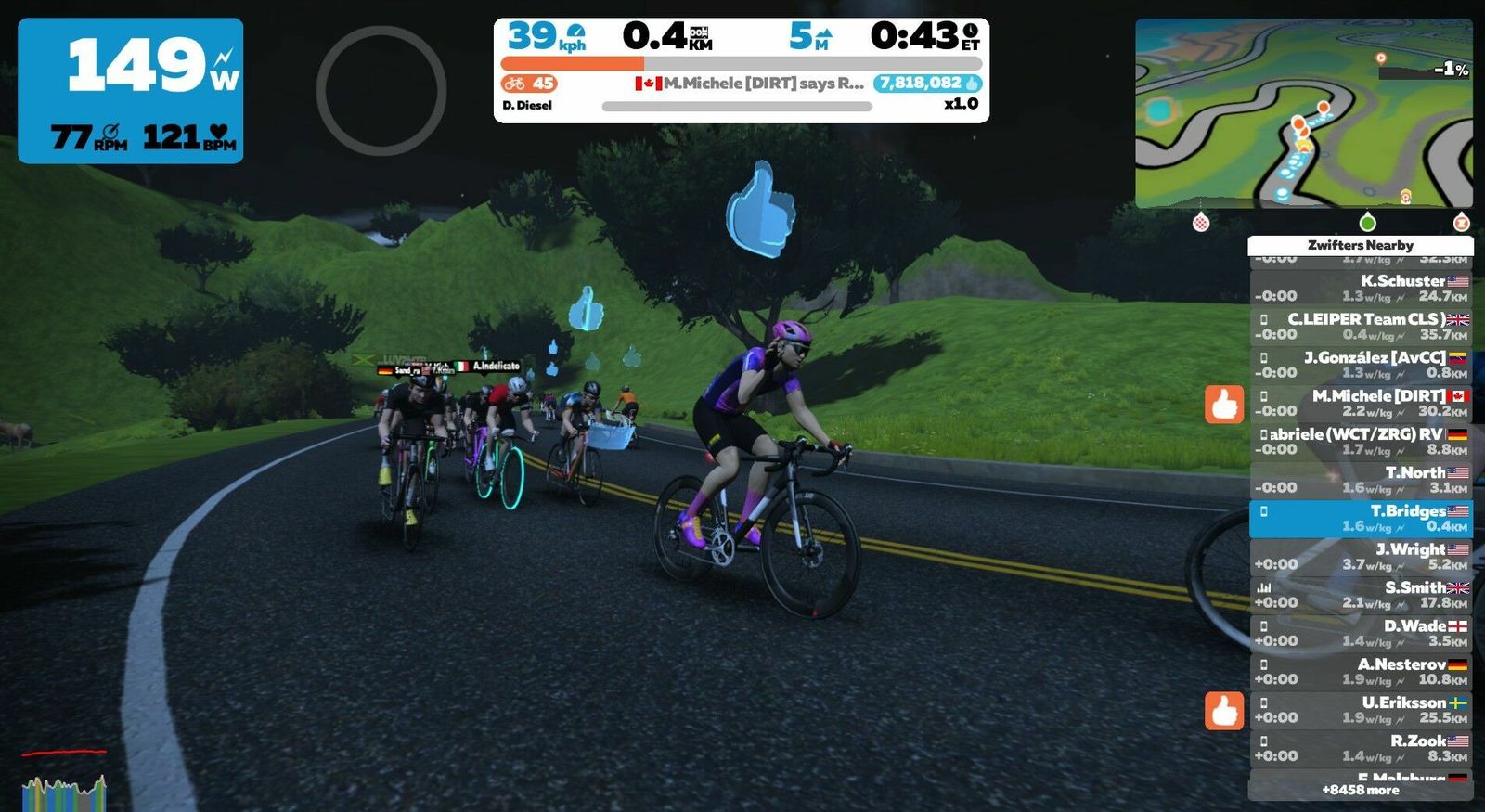Select A.Nesterov from the rider list
1485x812 pixels.
click(x=1361, y=671)
